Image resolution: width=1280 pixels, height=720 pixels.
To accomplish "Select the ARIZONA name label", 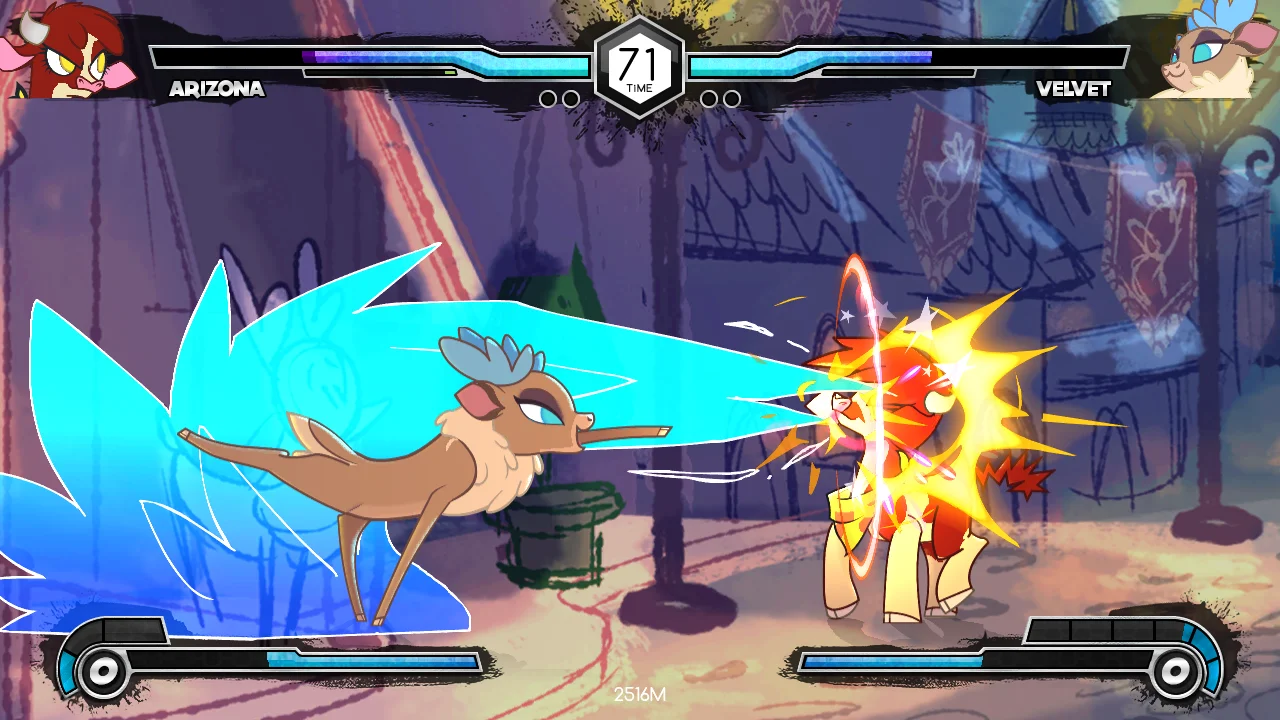I will click(216, 89).
